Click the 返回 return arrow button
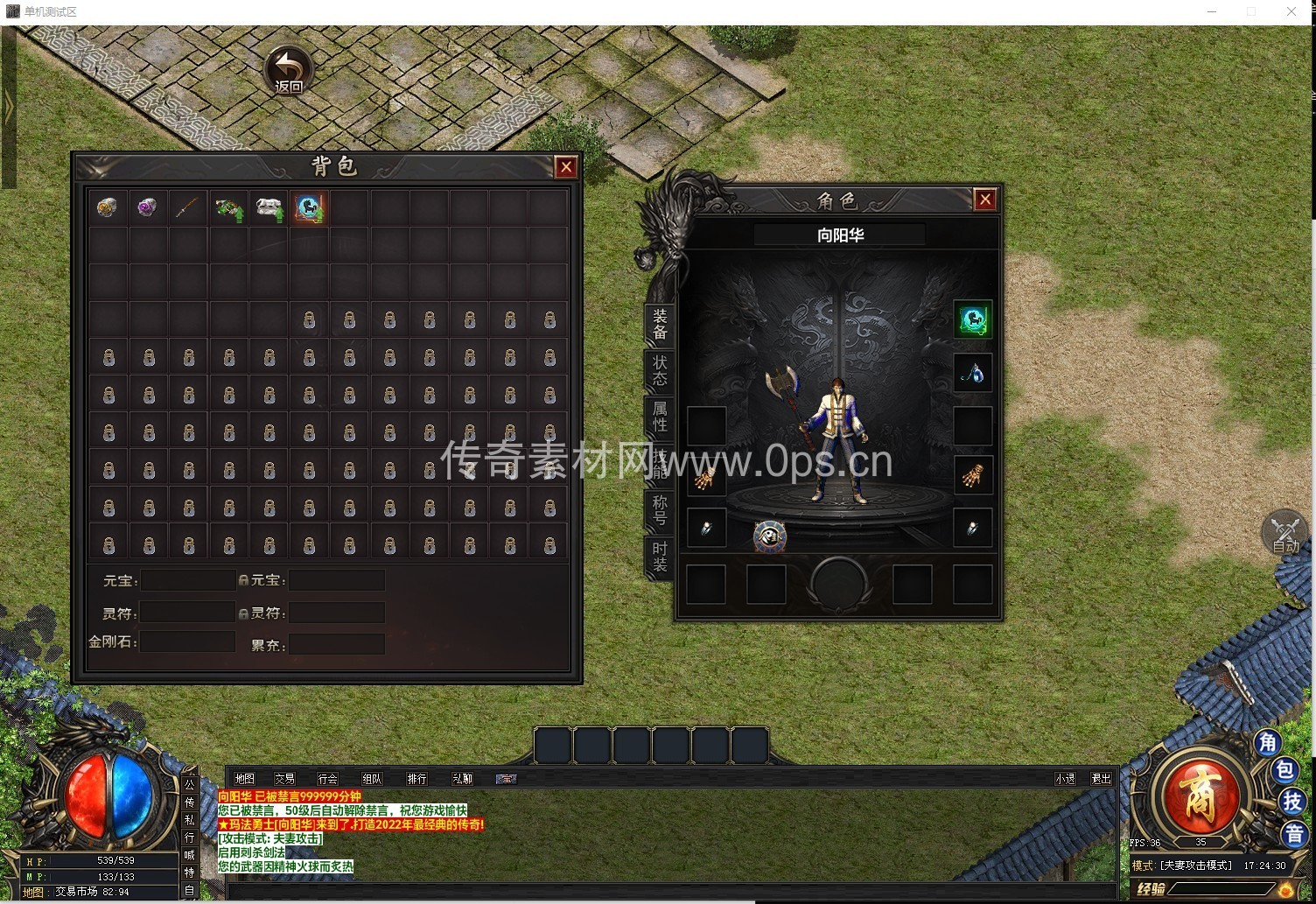This screenshot has width=1316, height=904. click(x=289, y=70)
